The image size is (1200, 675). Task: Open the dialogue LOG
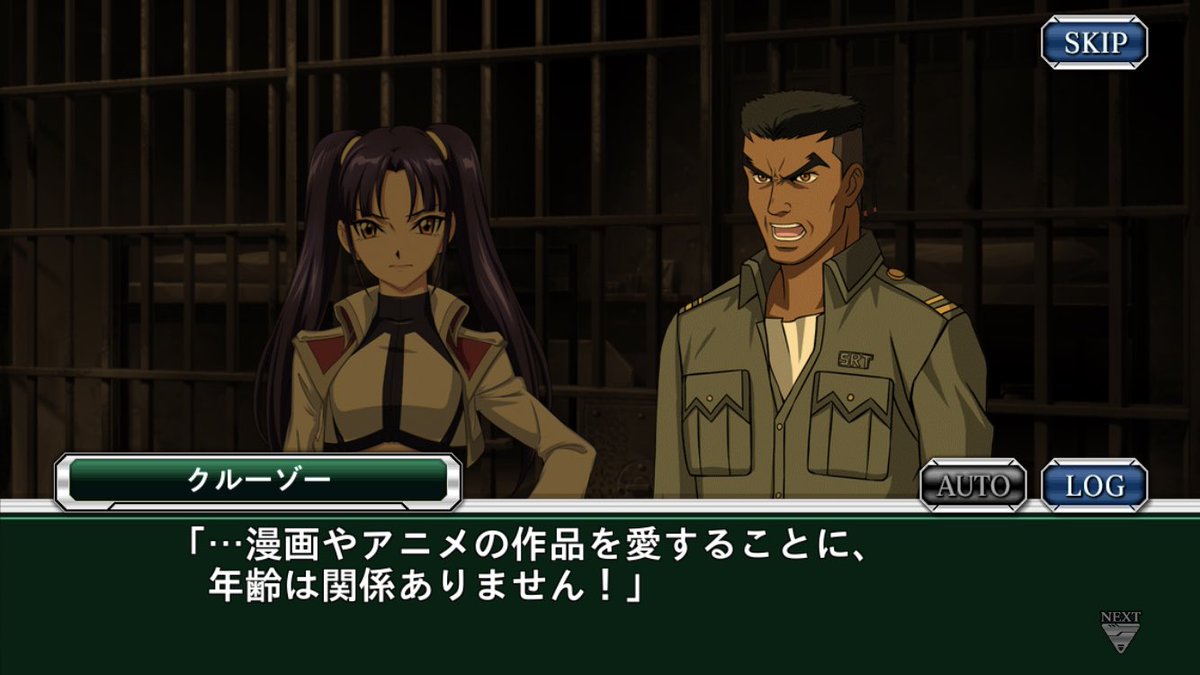pos(1094,486)
